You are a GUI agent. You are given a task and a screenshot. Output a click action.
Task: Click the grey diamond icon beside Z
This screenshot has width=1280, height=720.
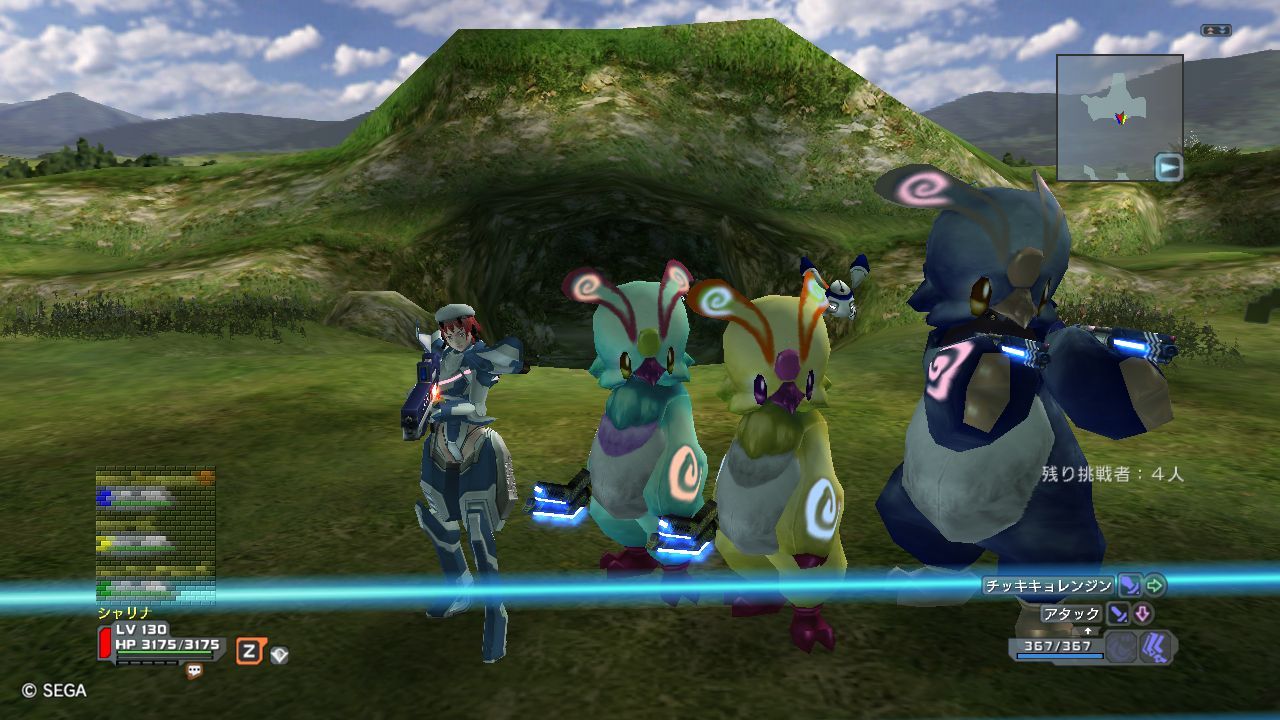[x=279, y=655]
